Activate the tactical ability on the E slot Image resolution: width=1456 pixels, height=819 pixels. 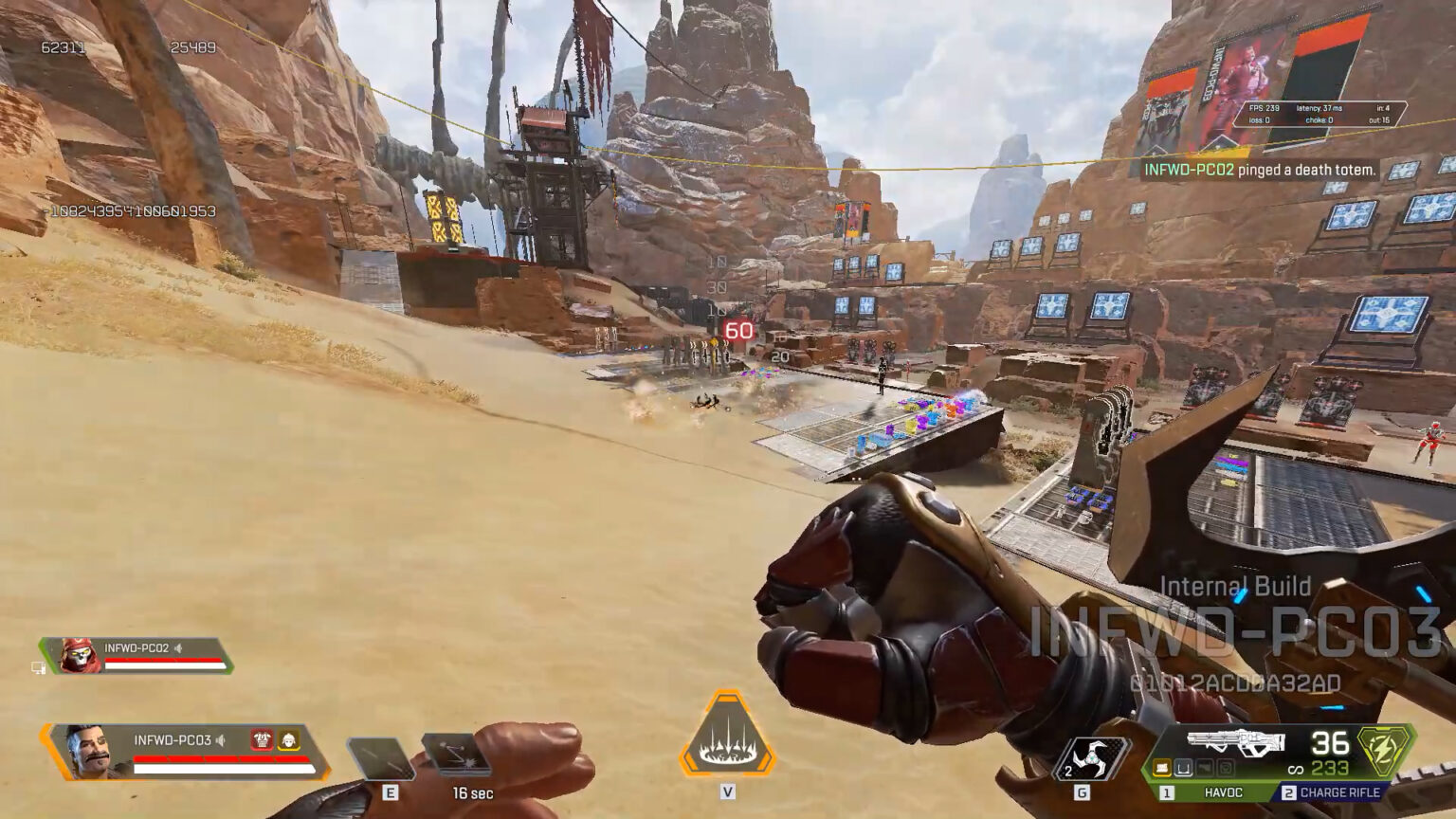click(x=381, y=758)
